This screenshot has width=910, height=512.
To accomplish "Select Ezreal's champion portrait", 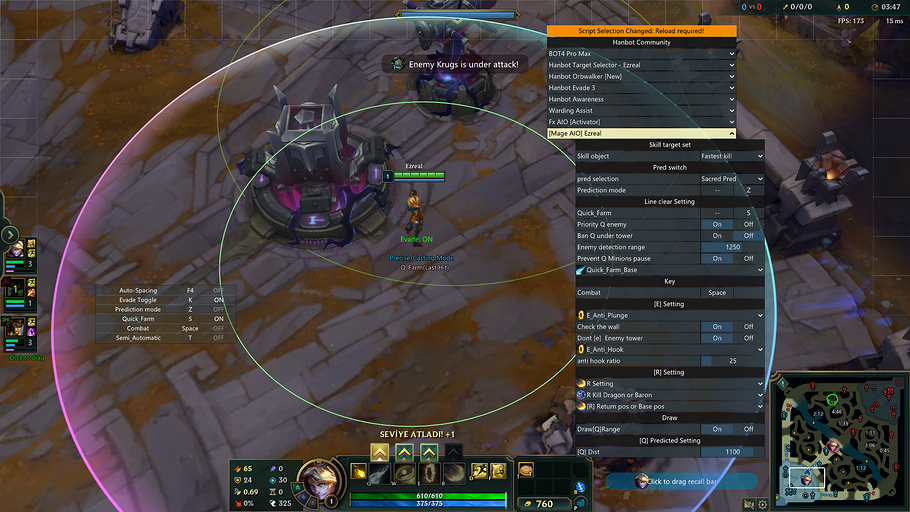I will pos(318,476).
